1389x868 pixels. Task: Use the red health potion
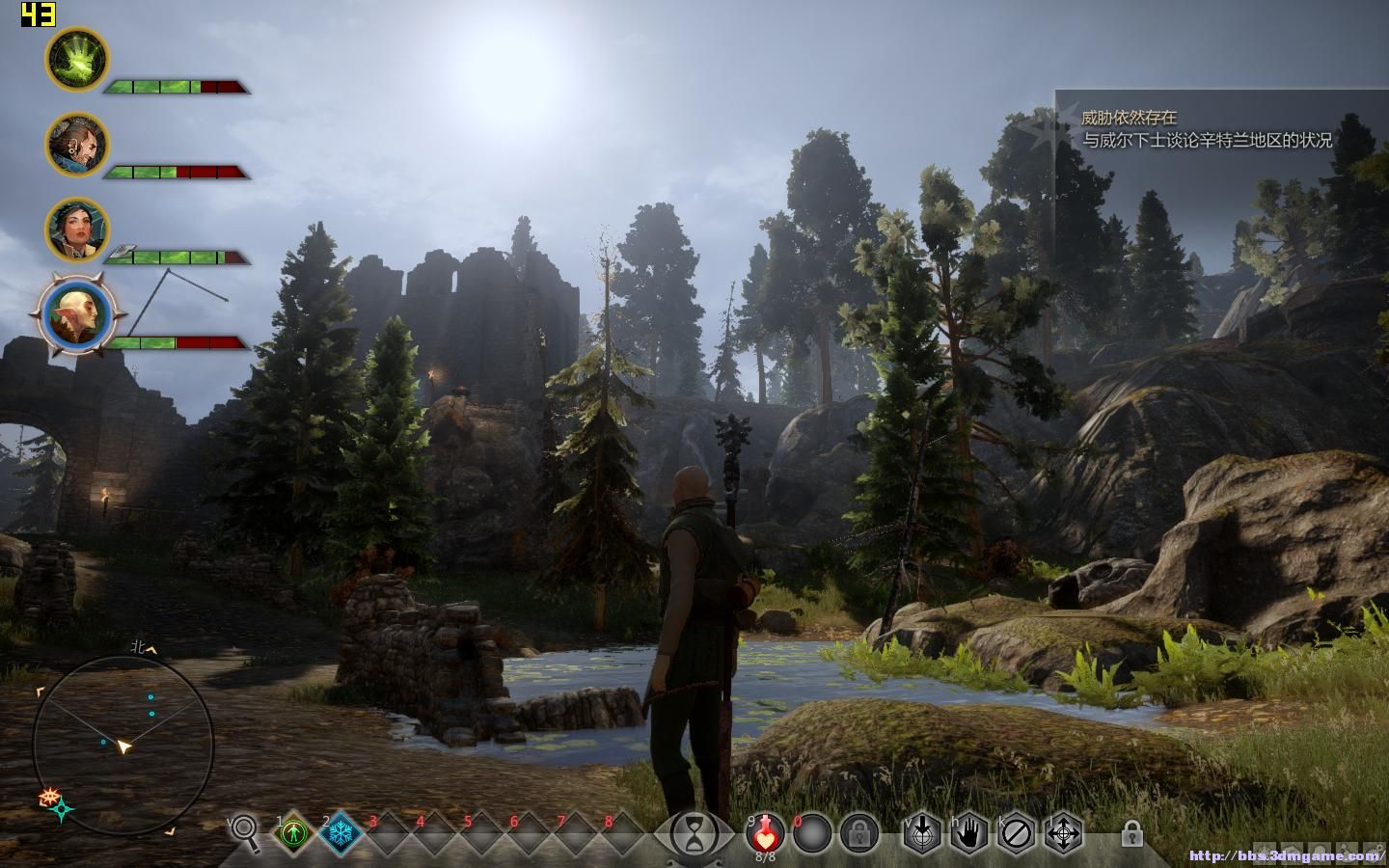coord(766,832)
